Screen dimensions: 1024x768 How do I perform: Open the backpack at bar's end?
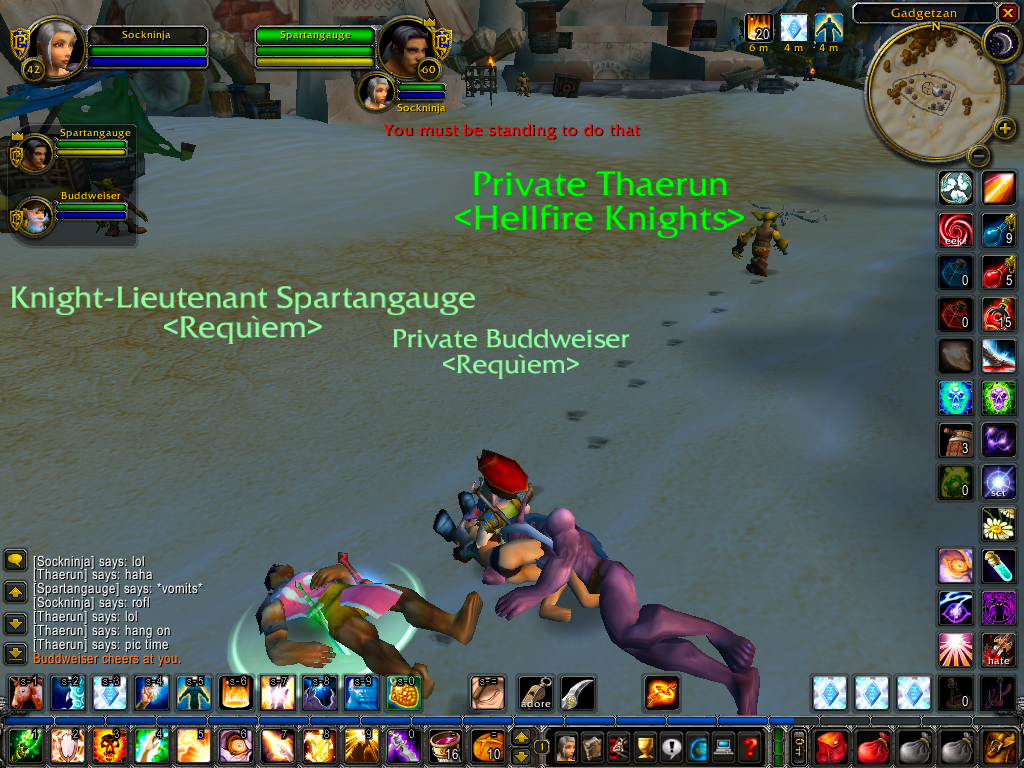[1000, 746]
